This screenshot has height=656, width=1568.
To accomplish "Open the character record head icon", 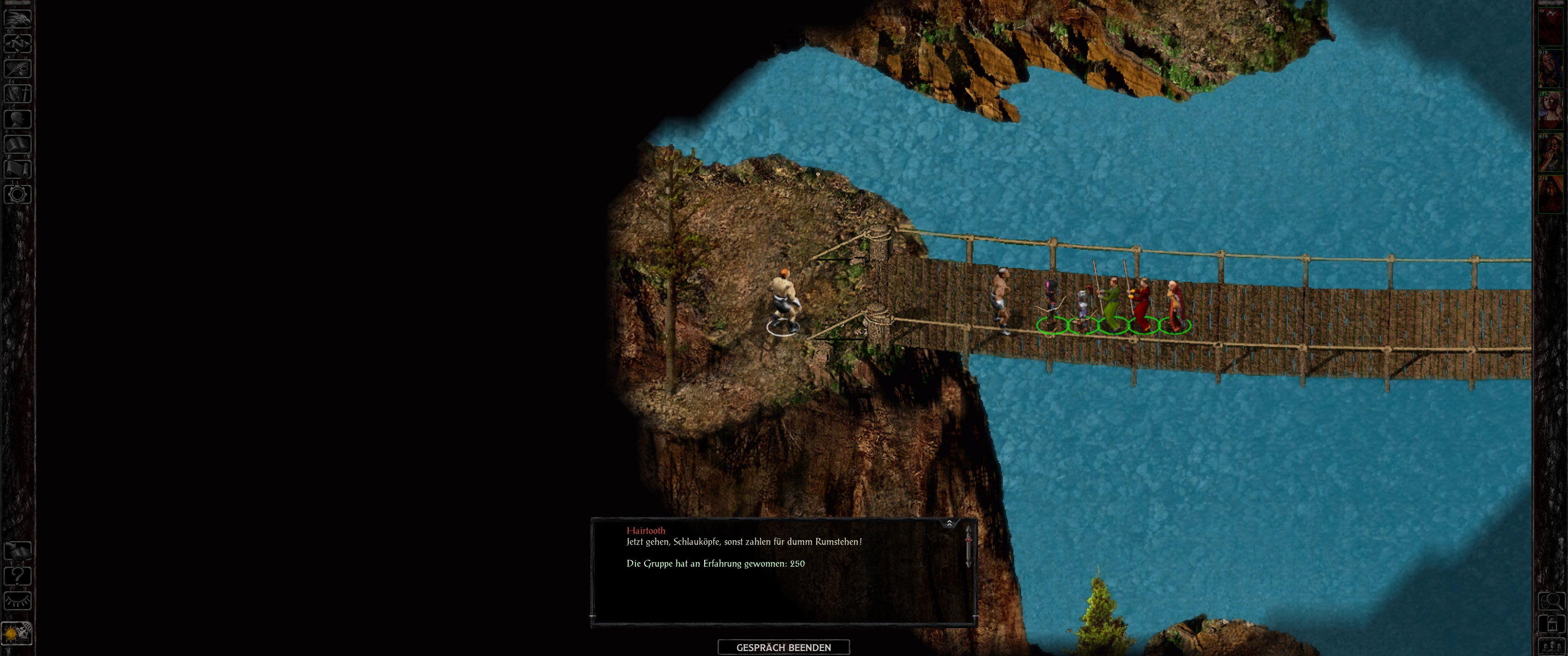I will [x=18, y=118].
